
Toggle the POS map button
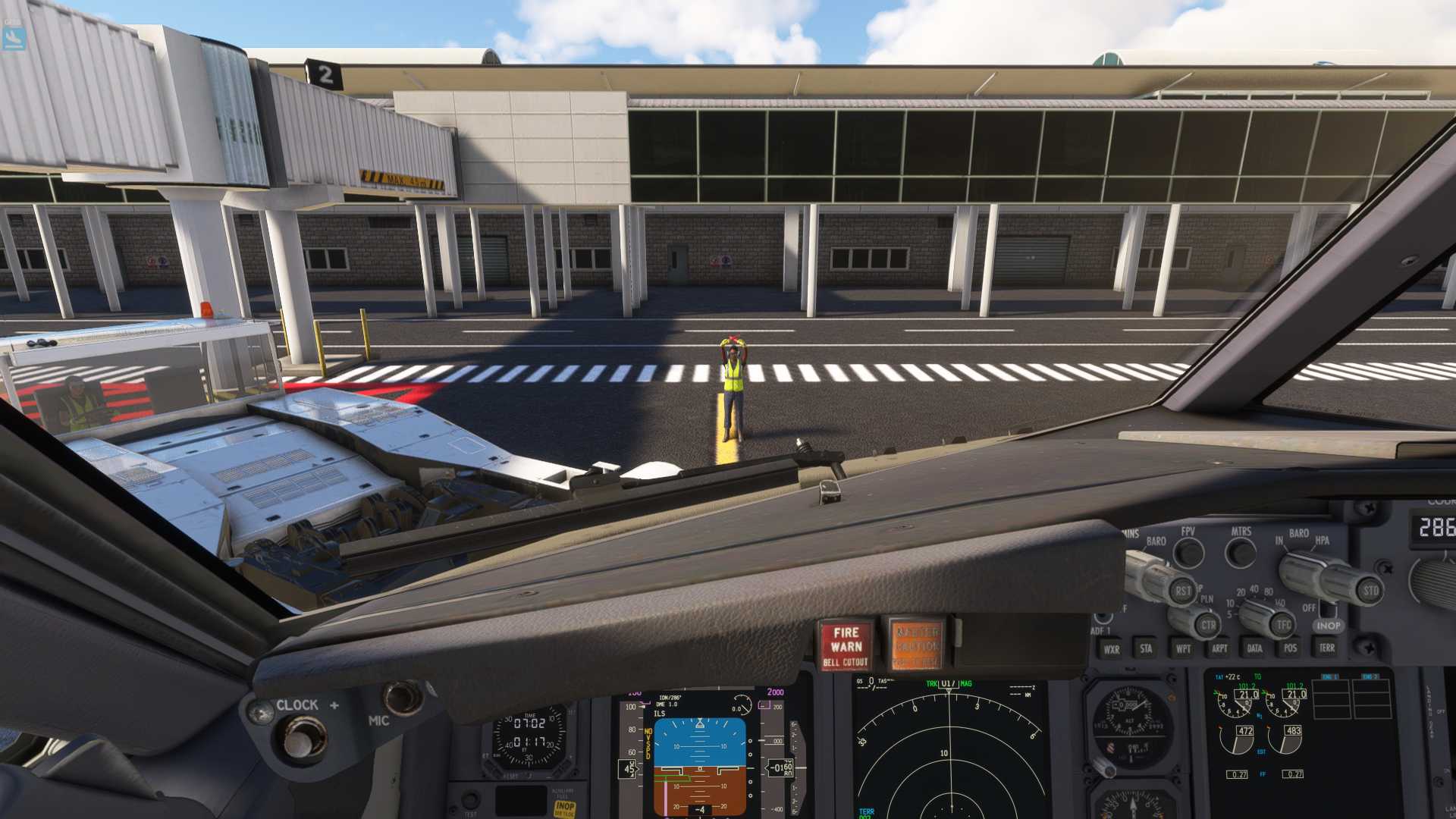(x=1290, y=648)
